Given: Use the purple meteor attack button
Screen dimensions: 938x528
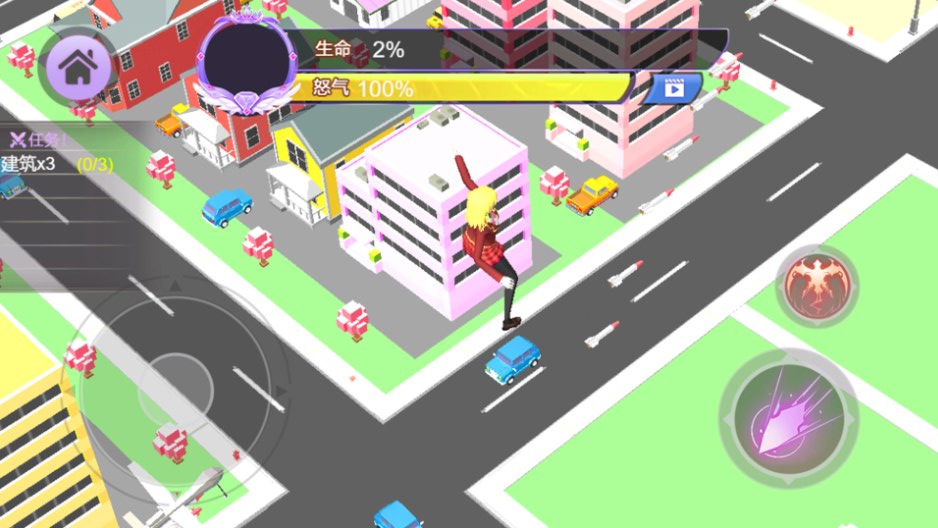Looking at the screenshot, I should pos(788,418).
